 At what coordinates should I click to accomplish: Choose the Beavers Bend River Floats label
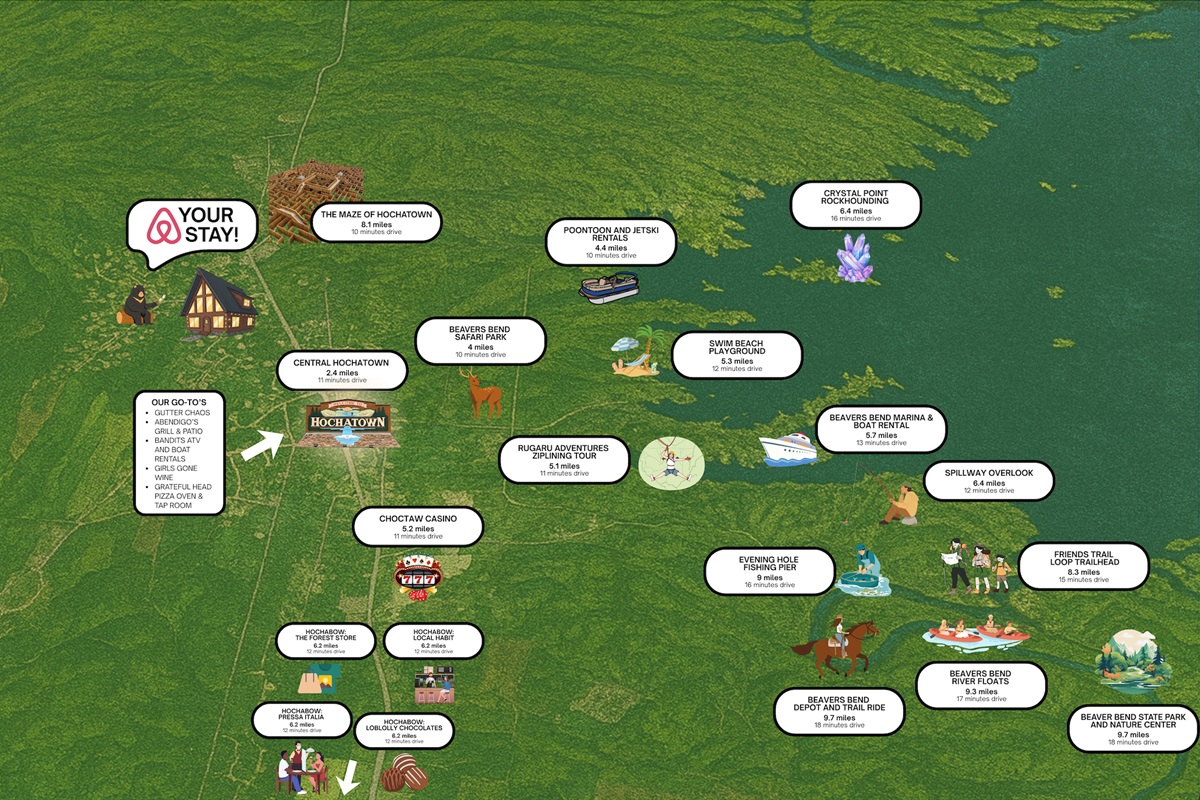coord(980,685)
